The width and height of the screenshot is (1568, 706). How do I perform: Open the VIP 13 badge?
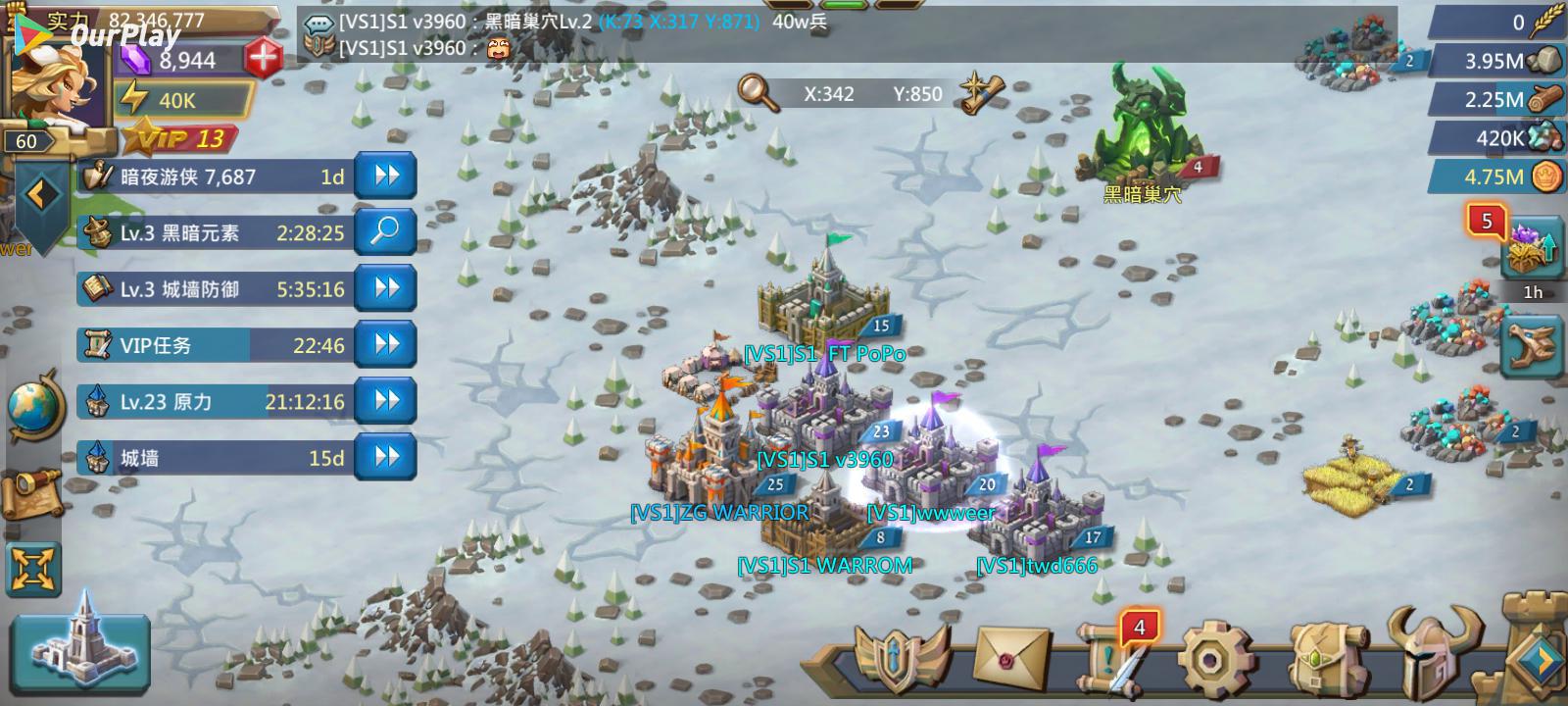click(181, 138)
